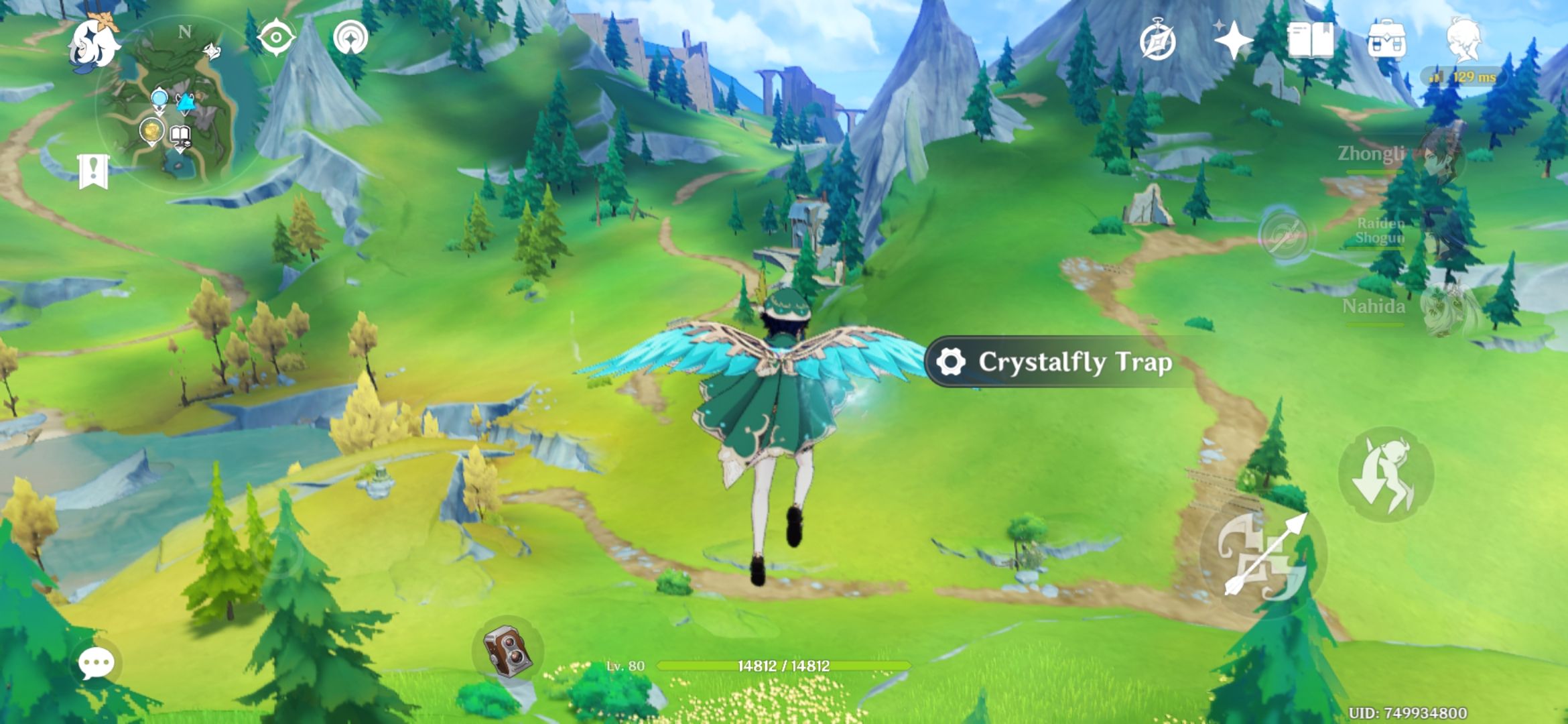1568x724 pixels.
Task: Select the party lineup icon beside the eye
Action: click(351, 38)
